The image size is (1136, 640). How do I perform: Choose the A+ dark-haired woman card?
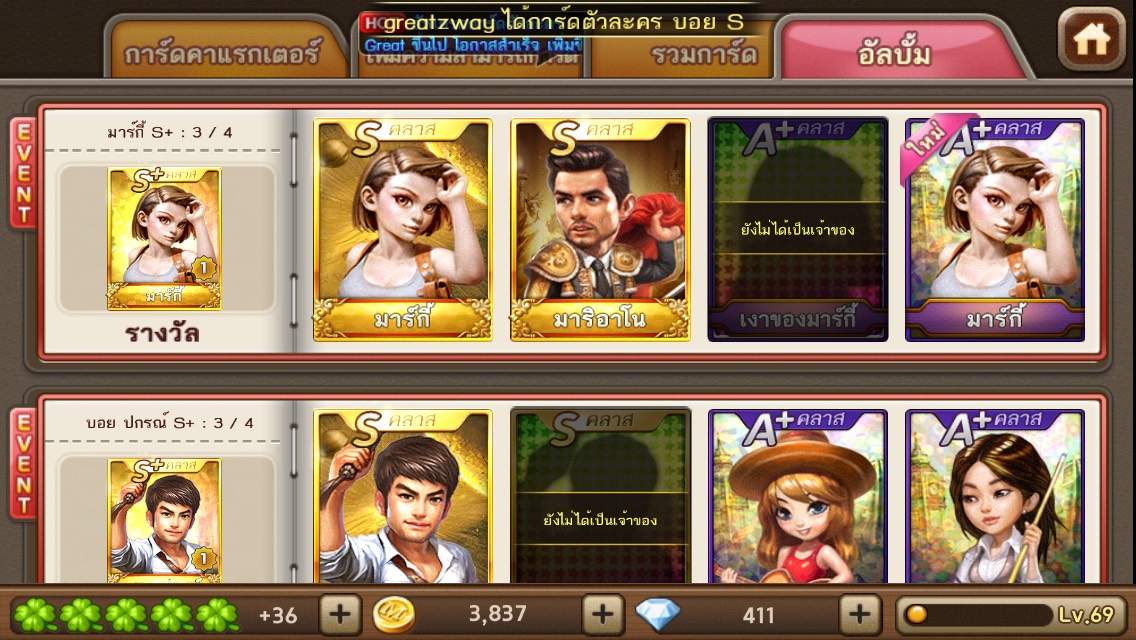pos(994,496)
